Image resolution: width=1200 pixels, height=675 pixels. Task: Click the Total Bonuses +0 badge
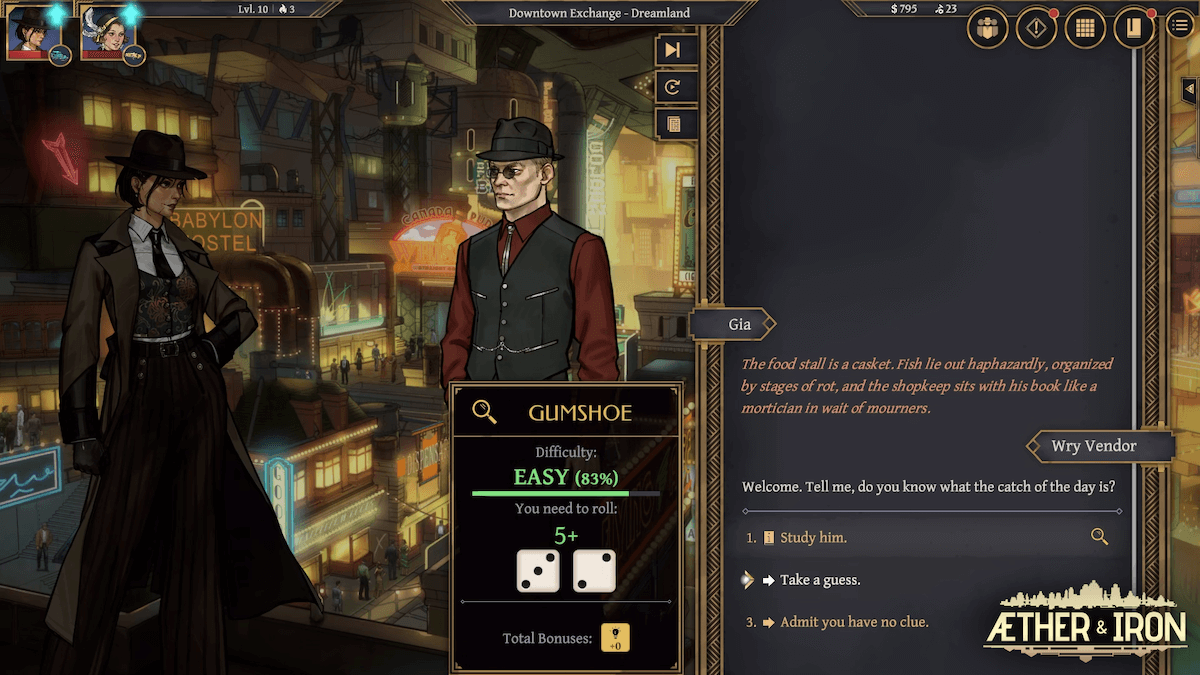pyautogui.click(x=615, y=638)
